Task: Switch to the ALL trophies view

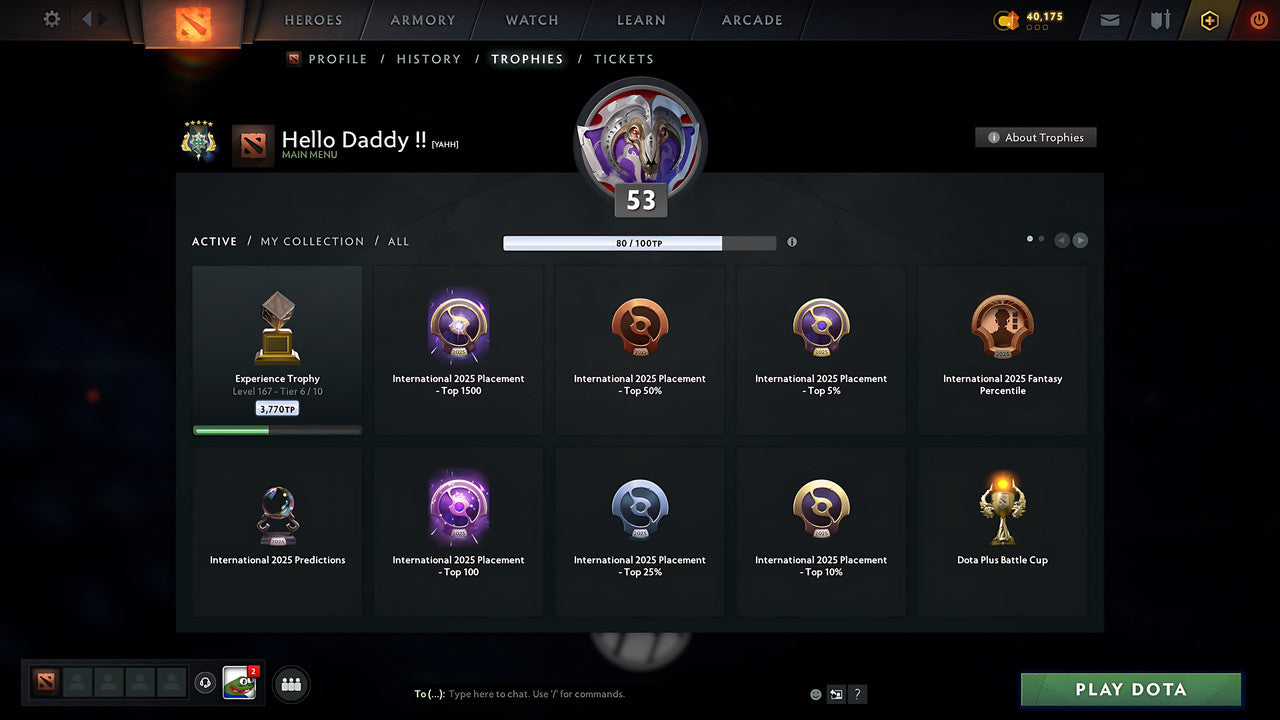Action: tap(398, 241)
